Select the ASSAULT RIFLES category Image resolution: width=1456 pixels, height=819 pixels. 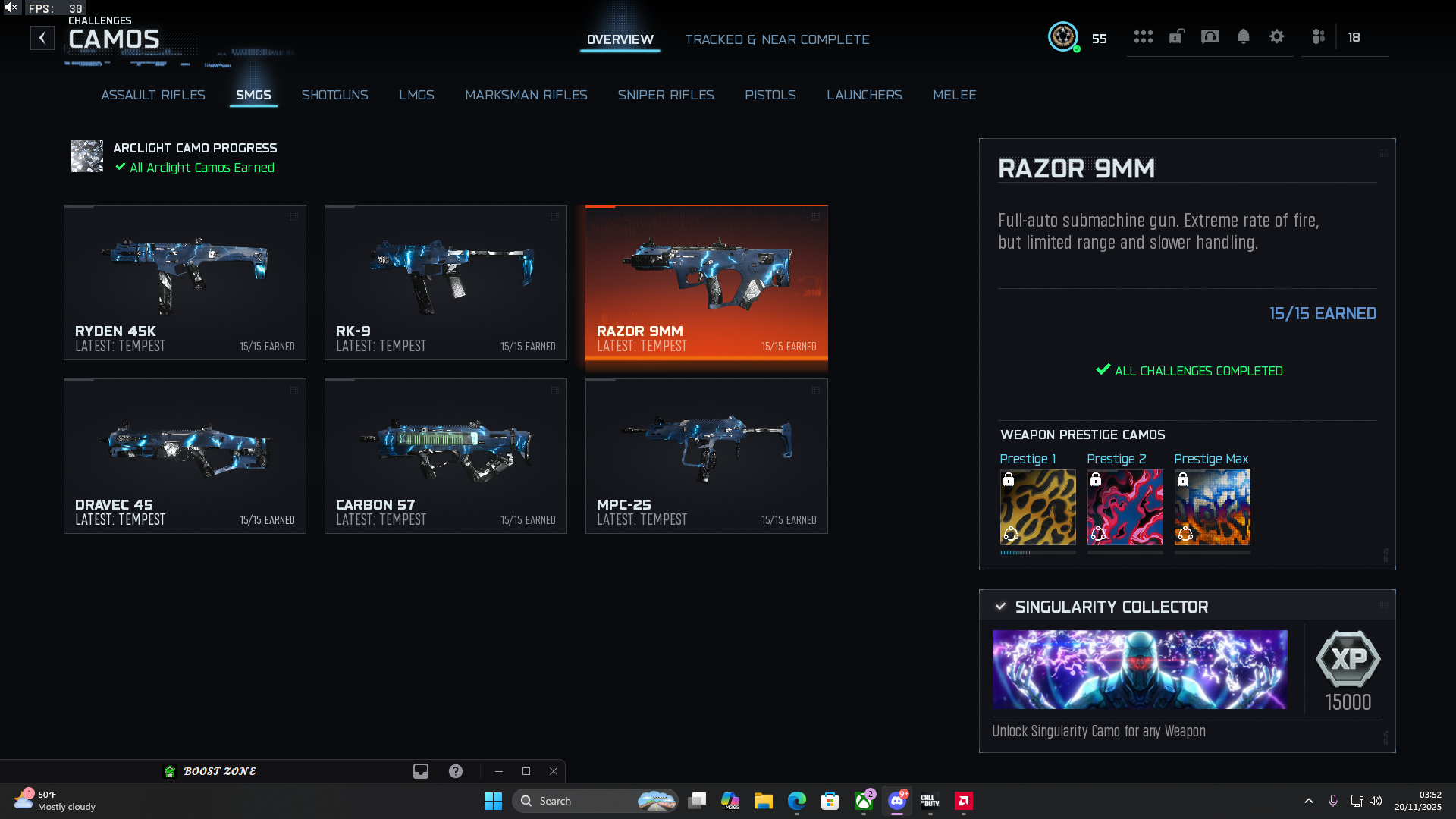click(152, 95)
